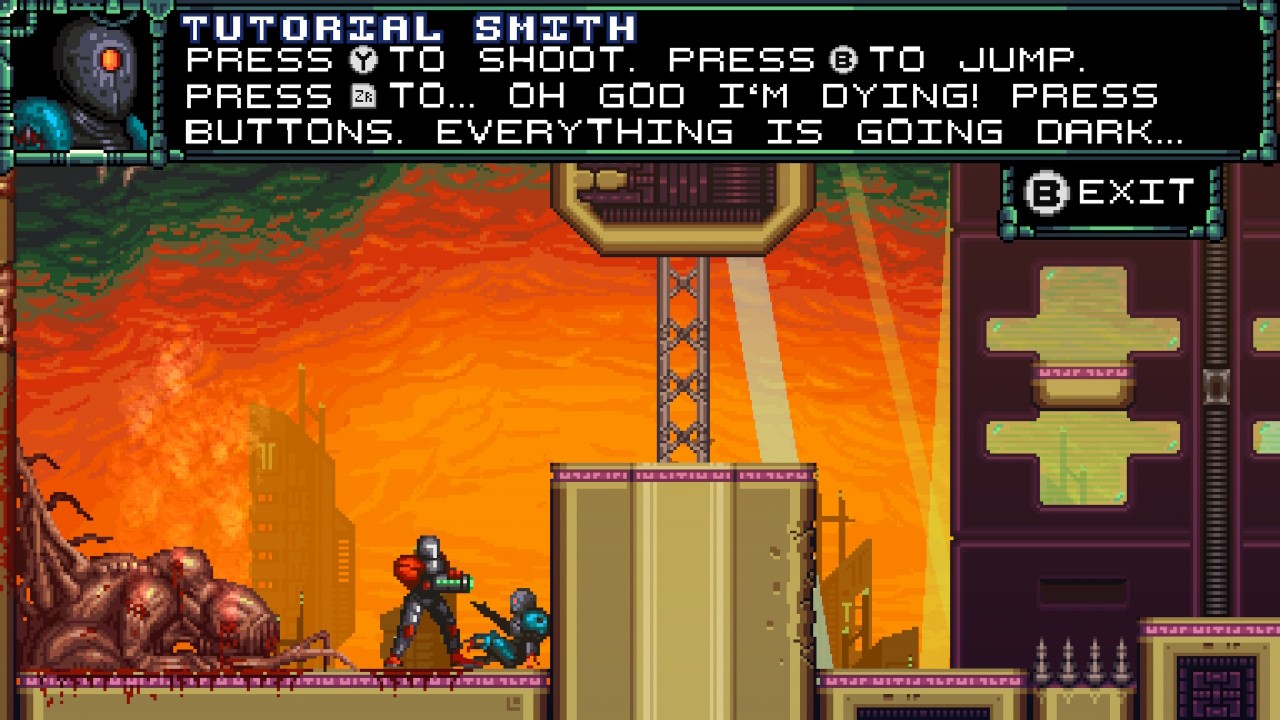Image resolution: width=1280 pixels, height=720 pixels.
Task: Click the metal tower structure behind the robots
Action: point(685,360)
